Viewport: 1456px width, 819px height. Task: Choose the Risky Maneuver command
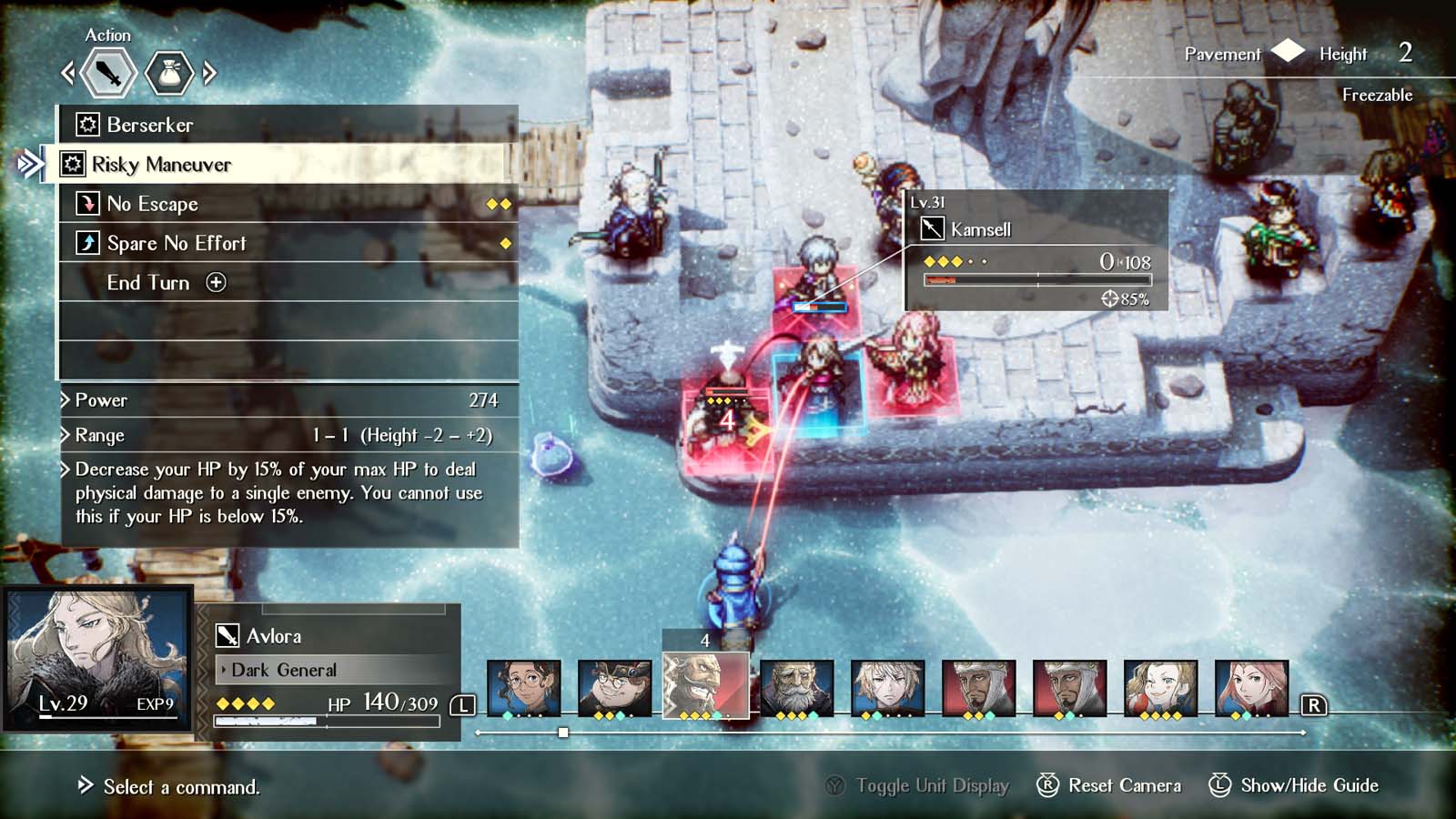(161, 165)
